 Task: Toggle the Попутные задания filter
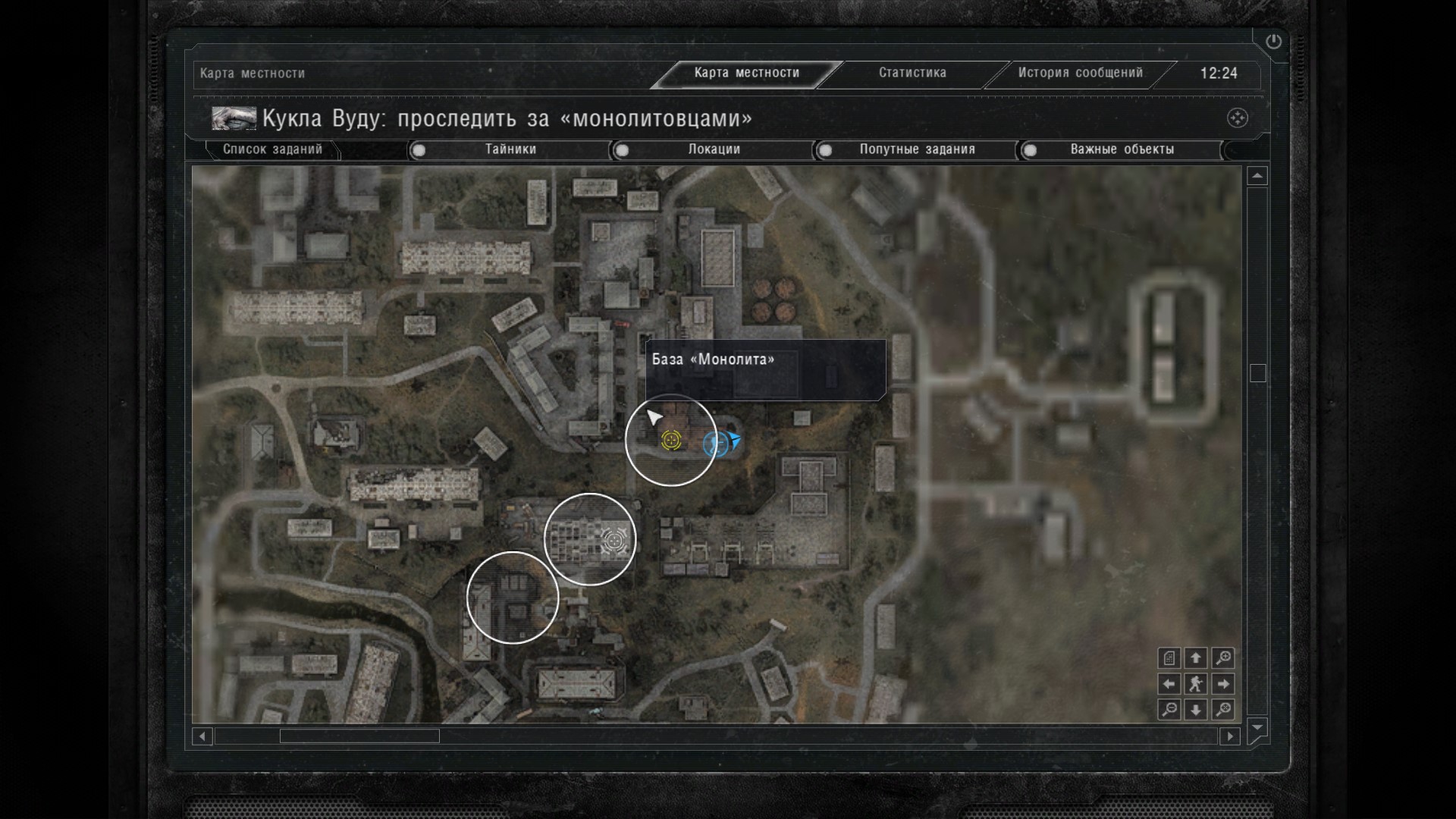point(916,149)
